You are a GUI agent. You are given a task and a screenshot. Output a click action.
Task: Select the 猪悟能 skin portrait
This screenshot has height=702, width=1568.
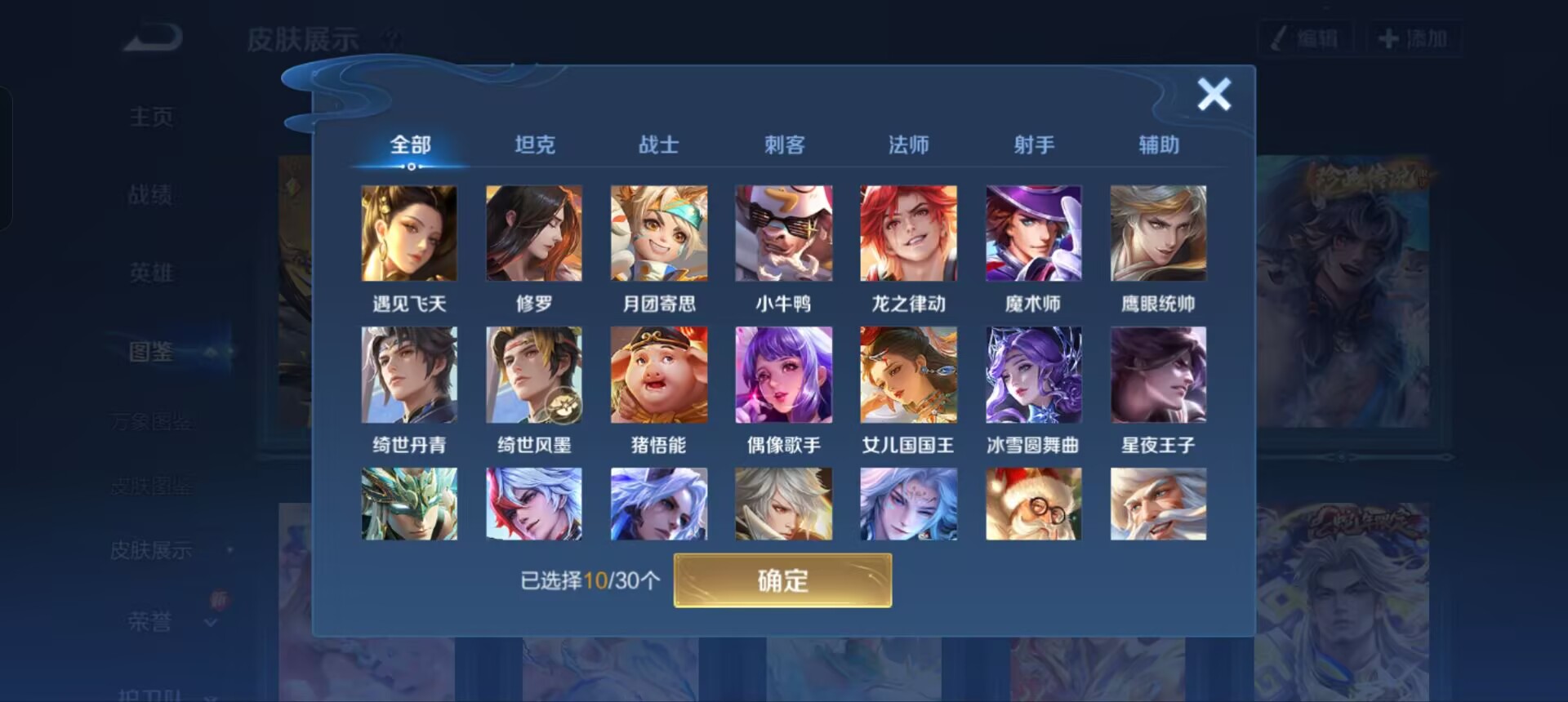658,375
